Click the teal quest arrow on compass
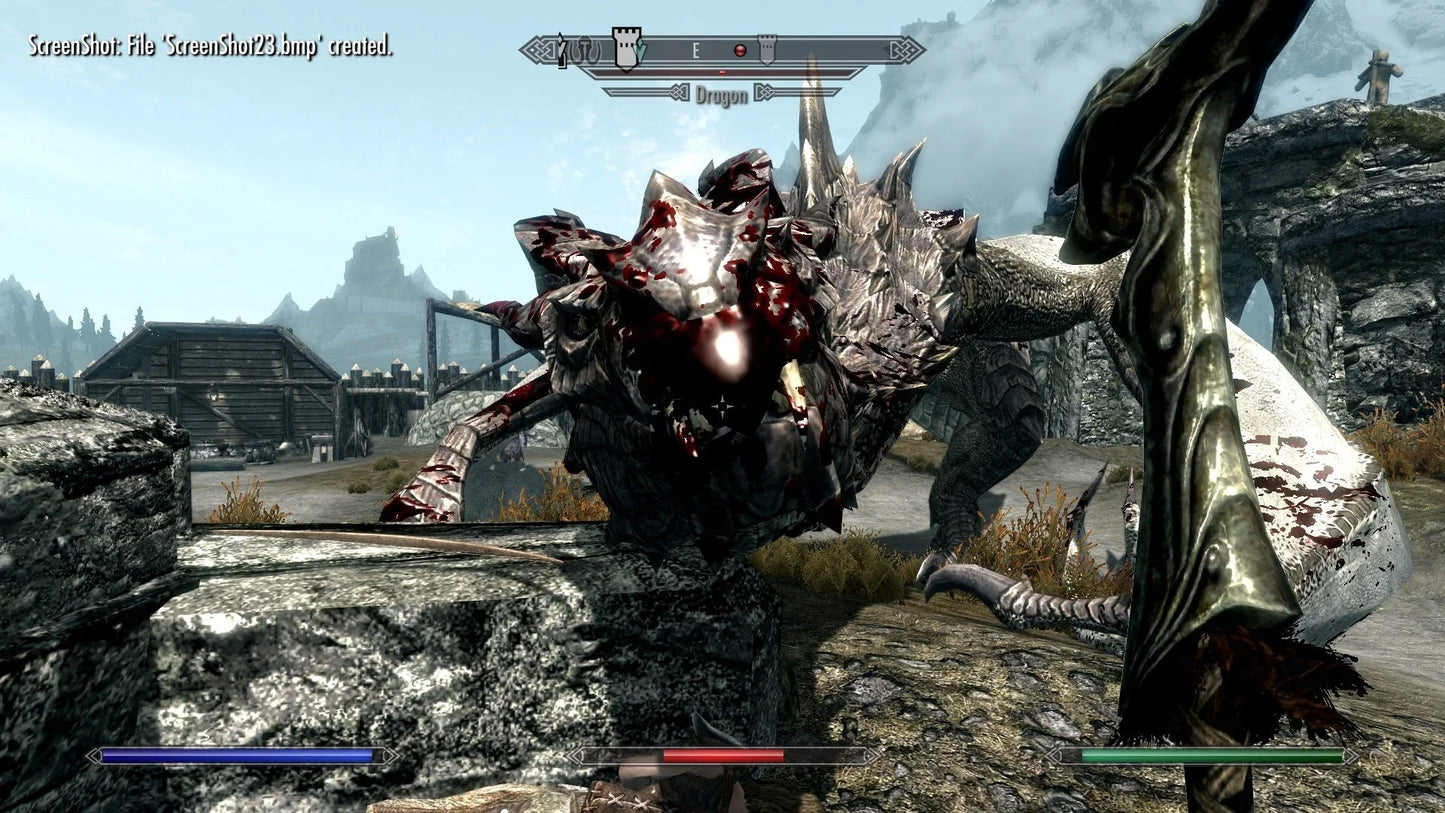This screenshot has width=1445, height=813. 642,50
